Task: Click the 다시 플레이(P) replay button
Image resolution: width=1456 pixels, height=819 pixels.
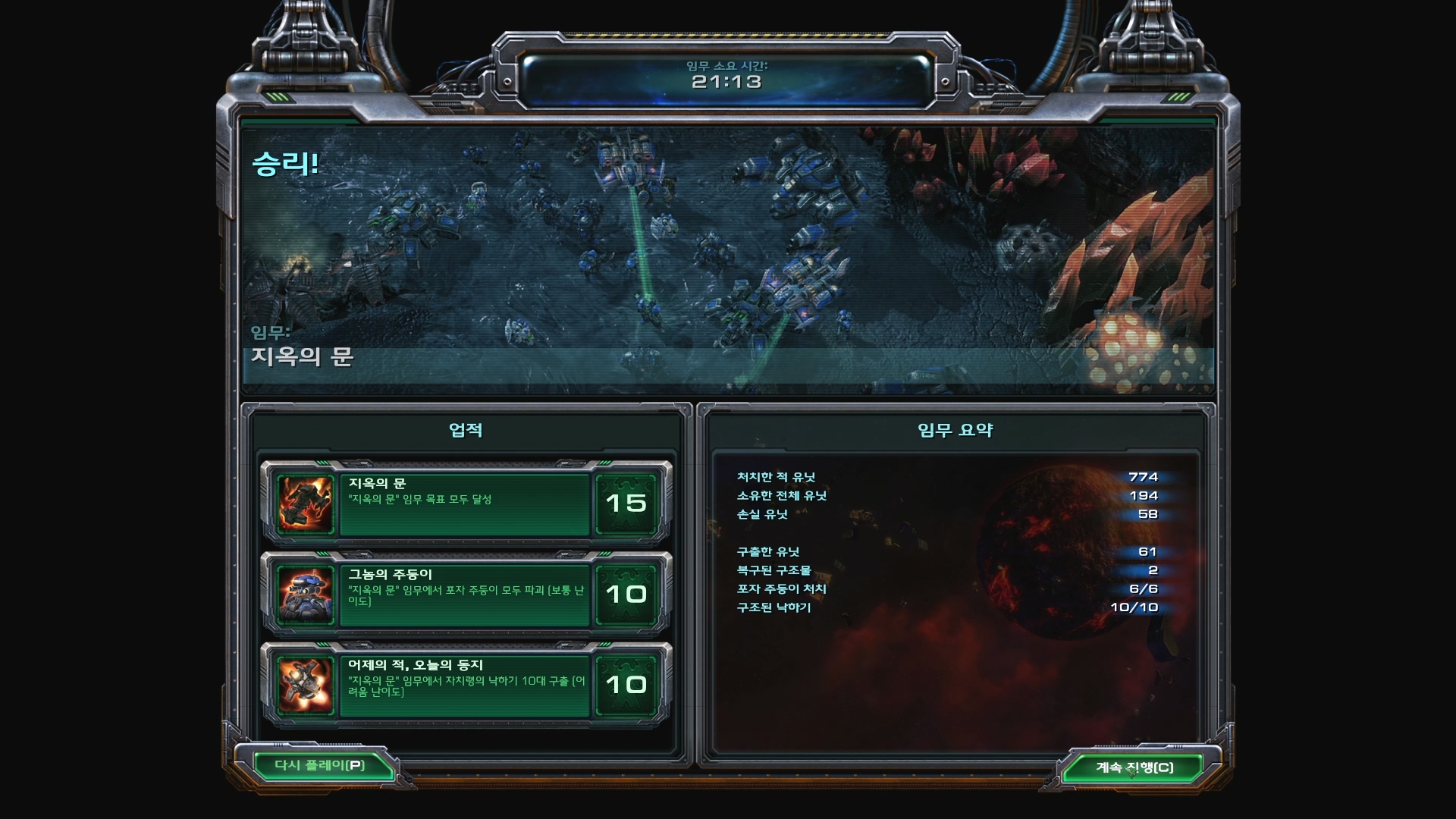Action: pyautogui.click(x=319, y=765)
